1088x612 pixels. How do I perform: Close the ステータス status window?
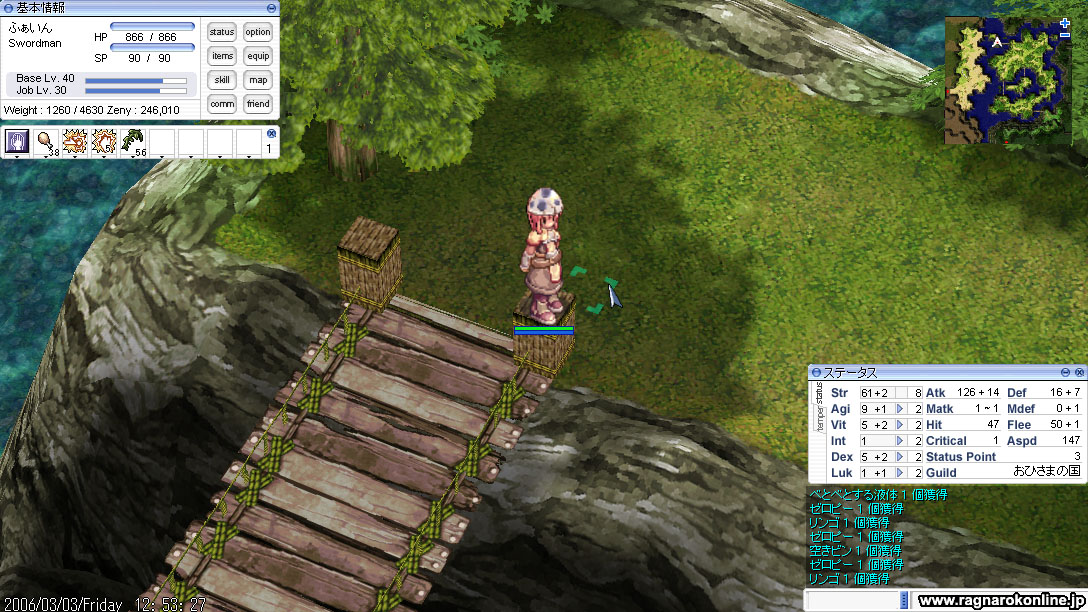1079,372
